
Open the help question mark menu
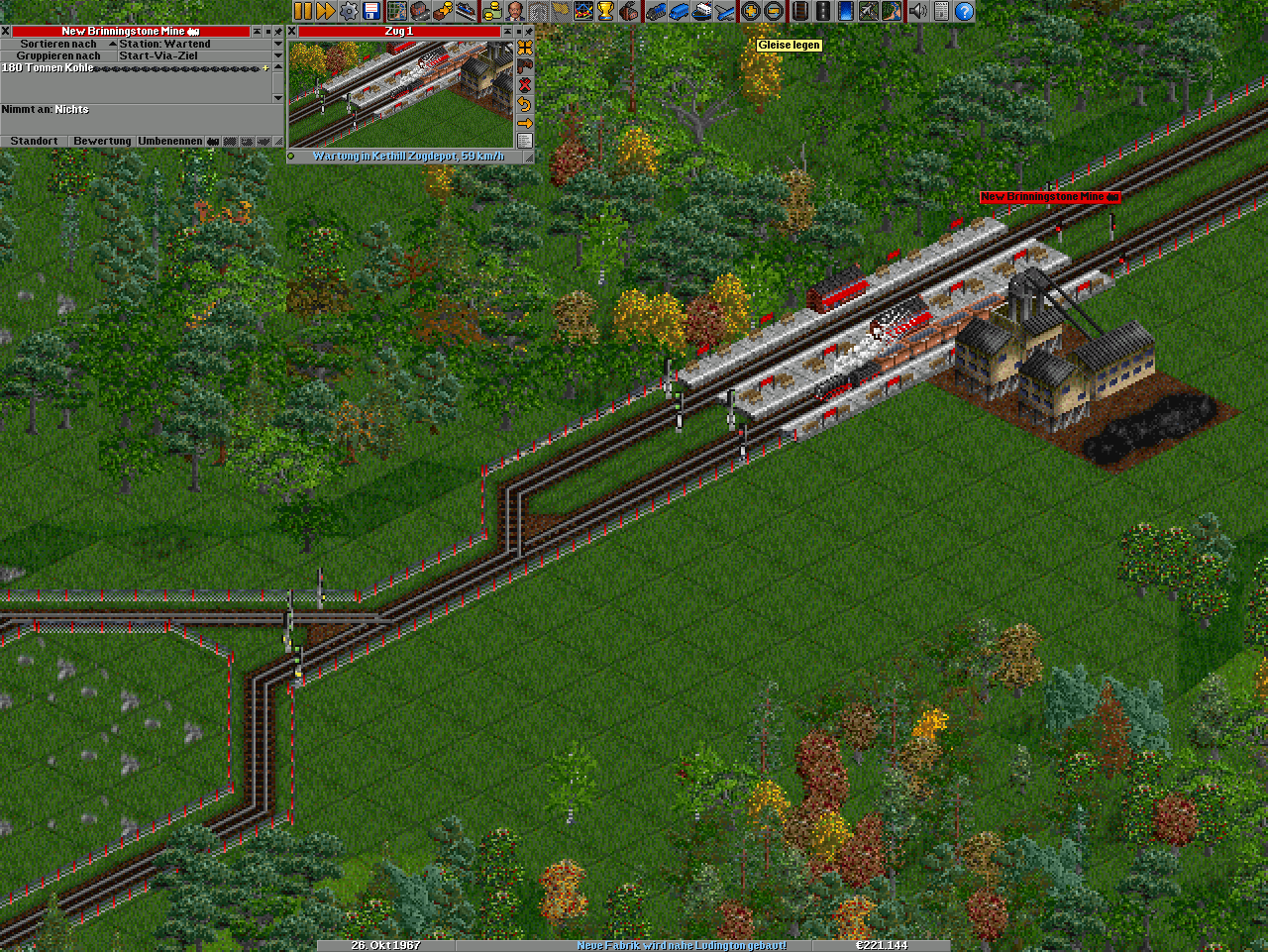[x=963, y=11]
